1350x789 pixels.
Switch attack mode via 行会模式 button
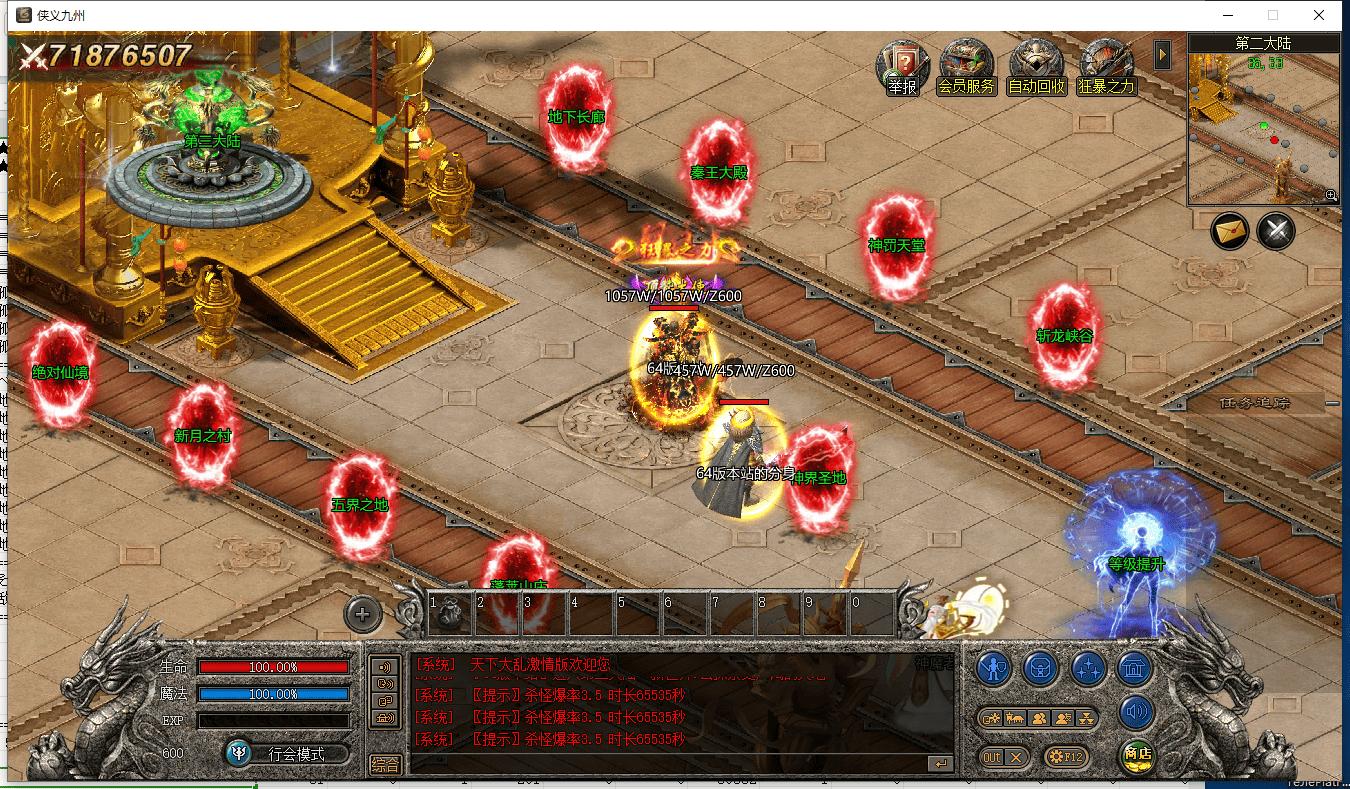point(287,753)
